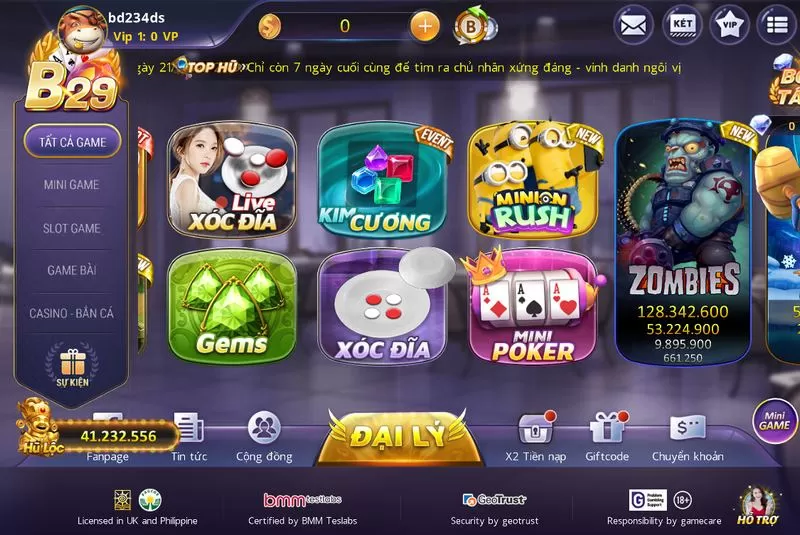This screenshot has height=535, width=800.
Task: Open the mail envelope icon
Action: pyautogui.click(x=633, y=25)
